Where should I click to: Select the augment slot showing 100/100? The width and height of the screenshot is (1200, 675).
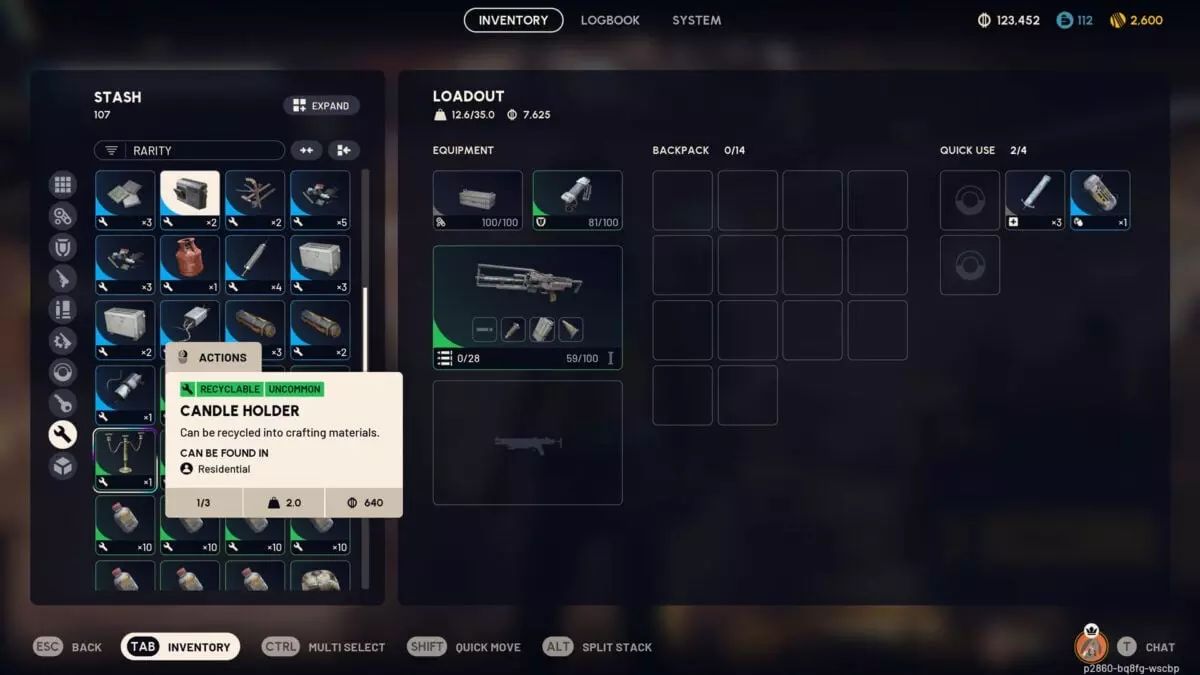click(477, 200)
